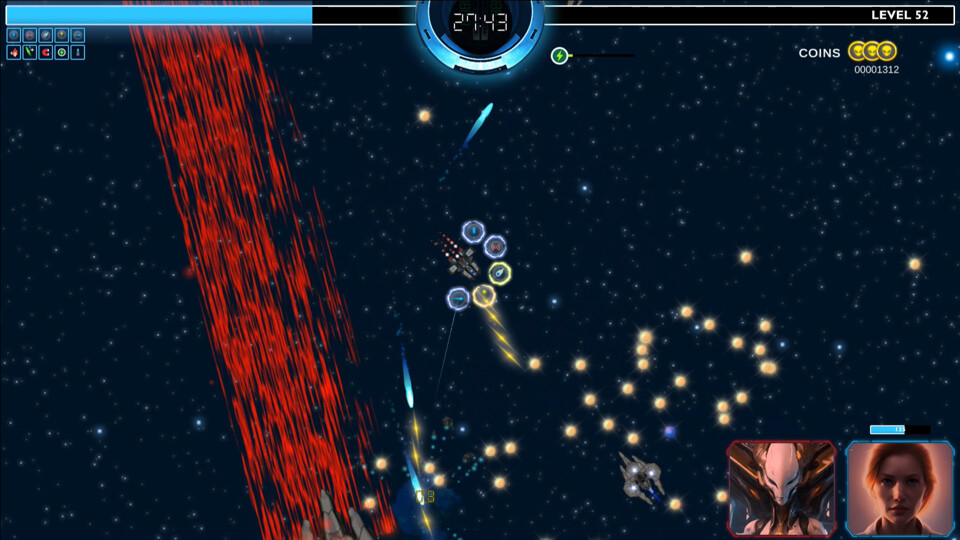This screenshot has width=960, height=540.
Task: Click the green lightning bolt energy icon
Action: pyautogui.click(x=560, y=56)
